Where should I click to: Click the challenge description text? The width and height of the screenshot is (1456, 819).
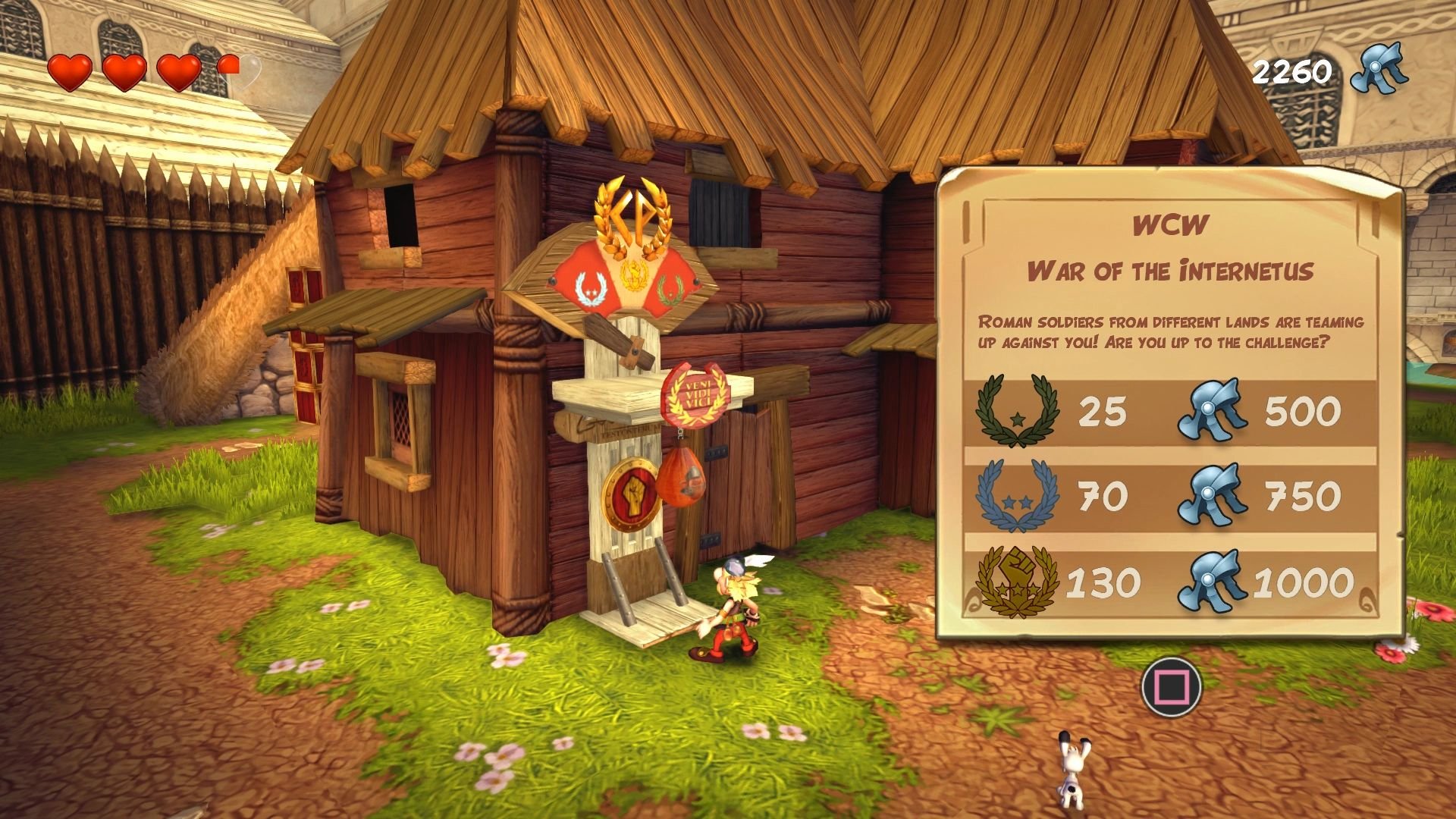click(x=1172, y=332)
